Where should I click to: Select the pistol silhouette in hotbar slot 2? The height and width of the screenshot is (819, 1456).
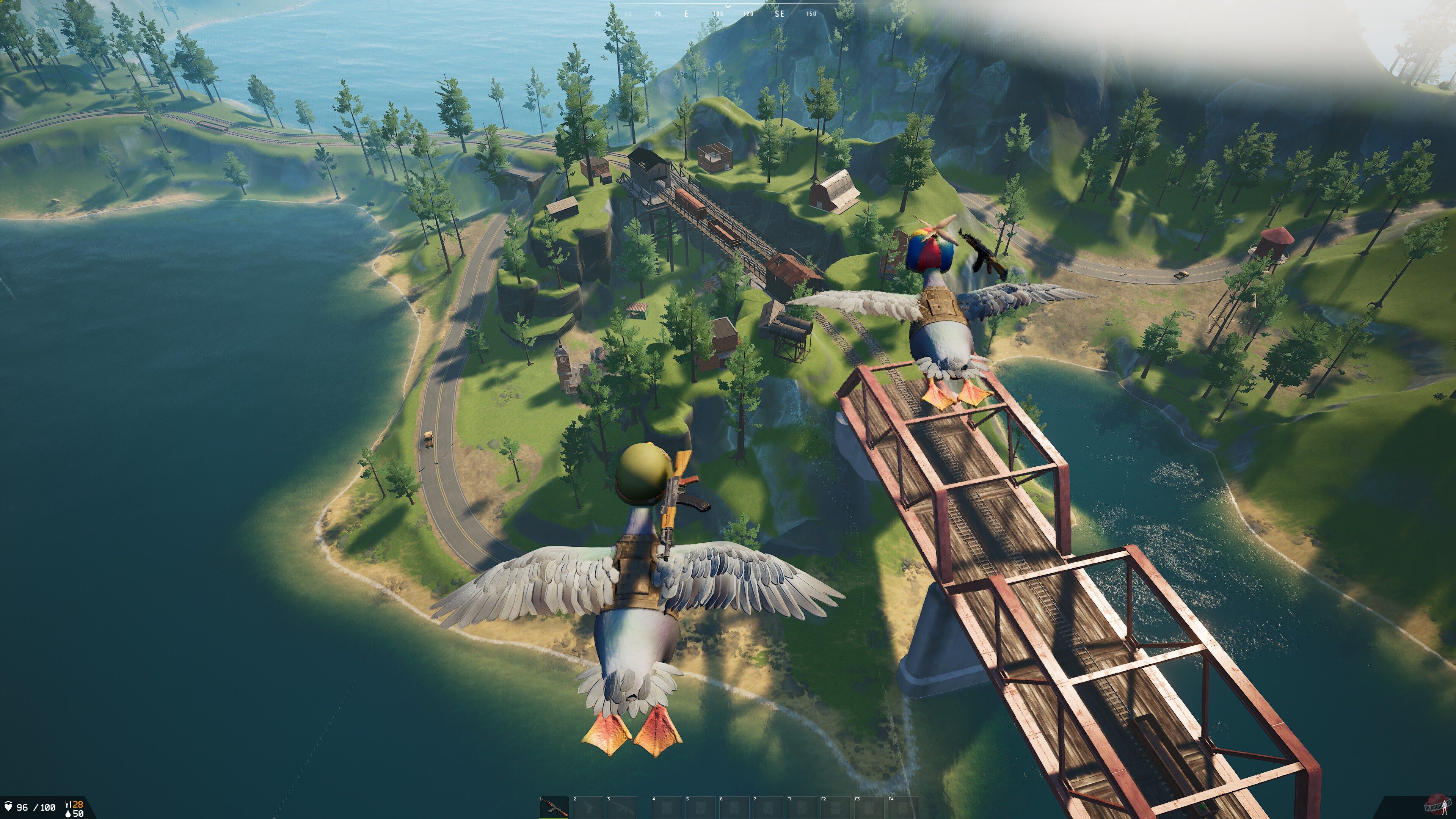coord(588,807)
